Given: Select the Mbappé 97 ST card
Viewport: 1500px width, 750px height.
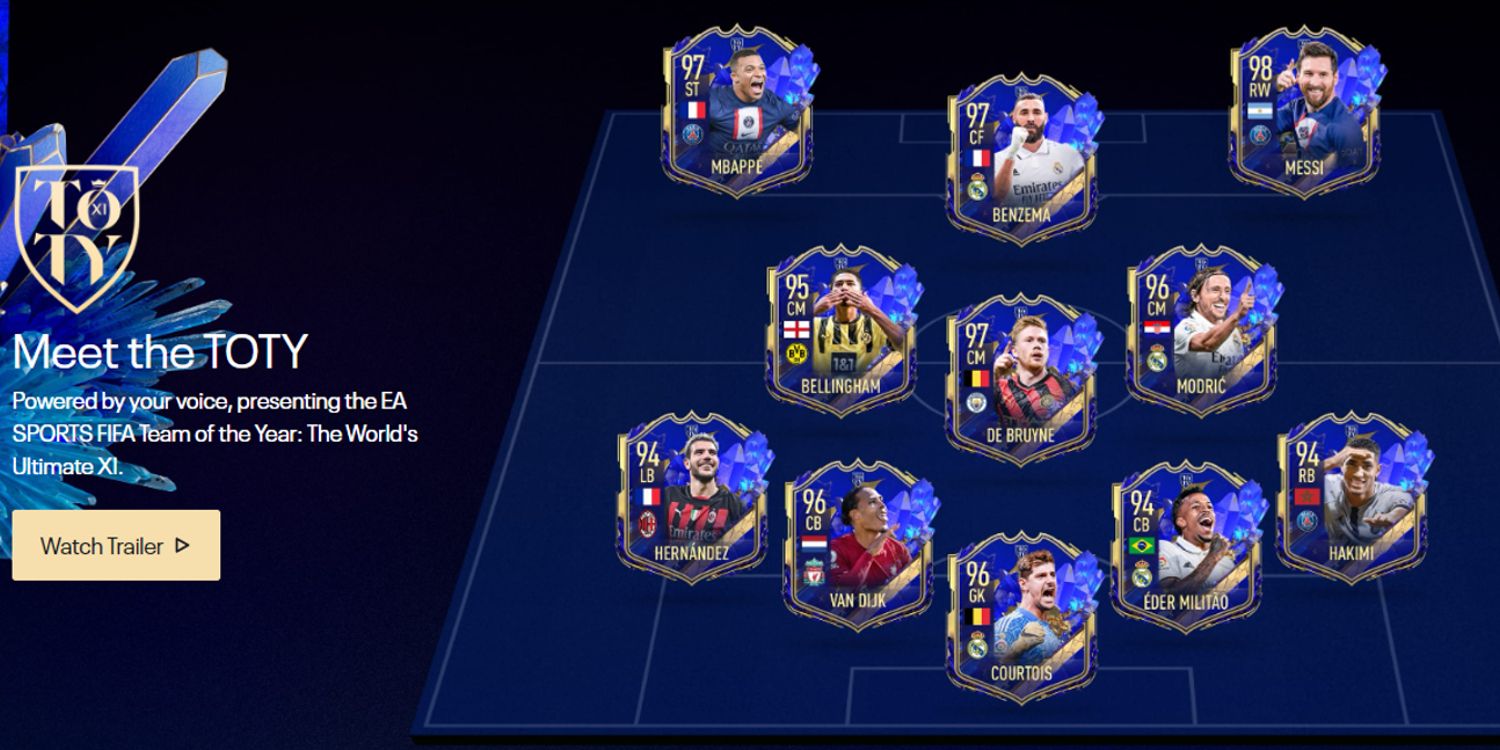Looking at the screenshot, I should click(x=736, y=112).
